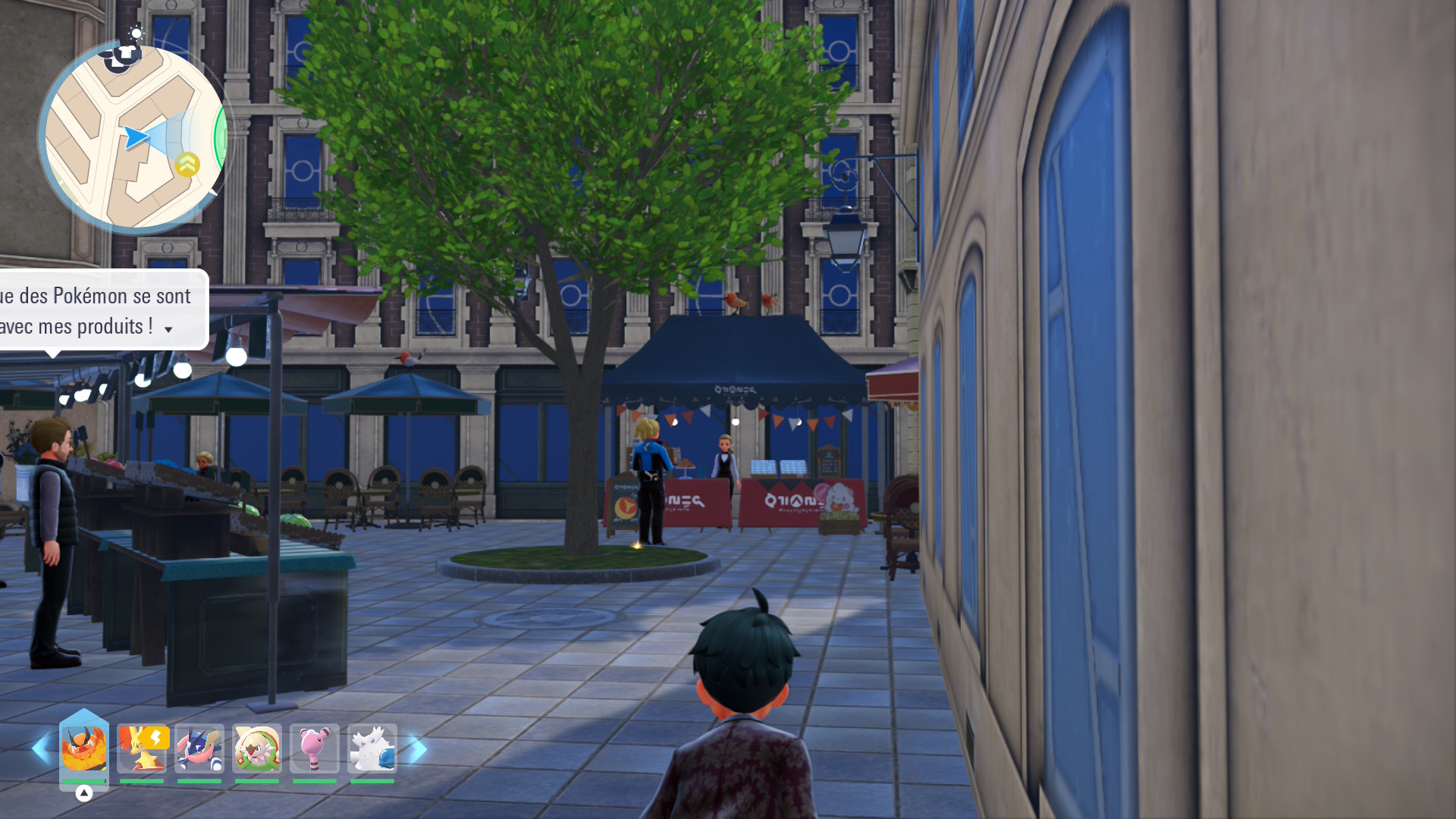Pick the Chesnaught party slot
The width and height of the screenshot is (1456, 819).
257,748
